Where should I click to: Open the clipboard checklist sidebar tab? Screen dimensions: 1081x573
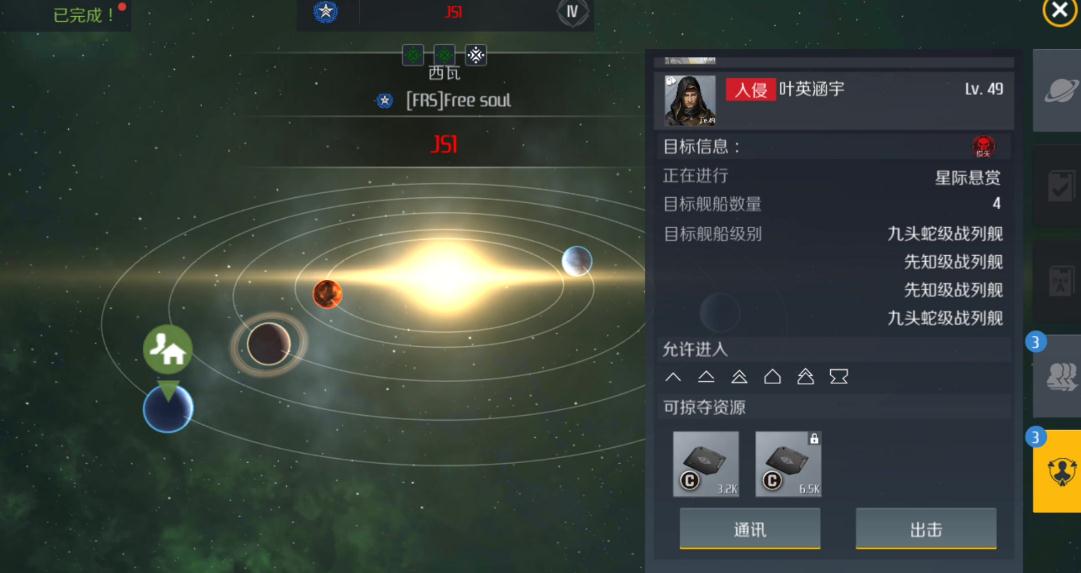[1056, 186]
